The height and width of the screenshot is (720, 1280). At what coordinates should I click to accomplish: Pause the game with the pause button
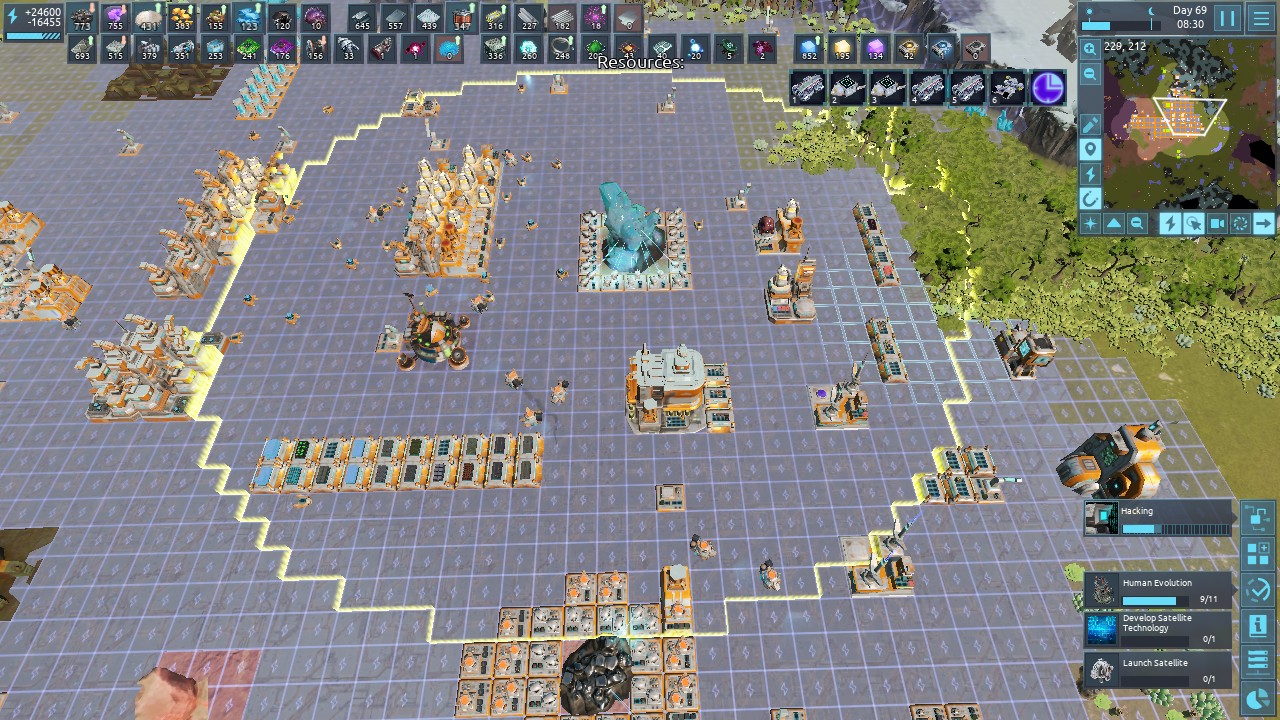1227,18
